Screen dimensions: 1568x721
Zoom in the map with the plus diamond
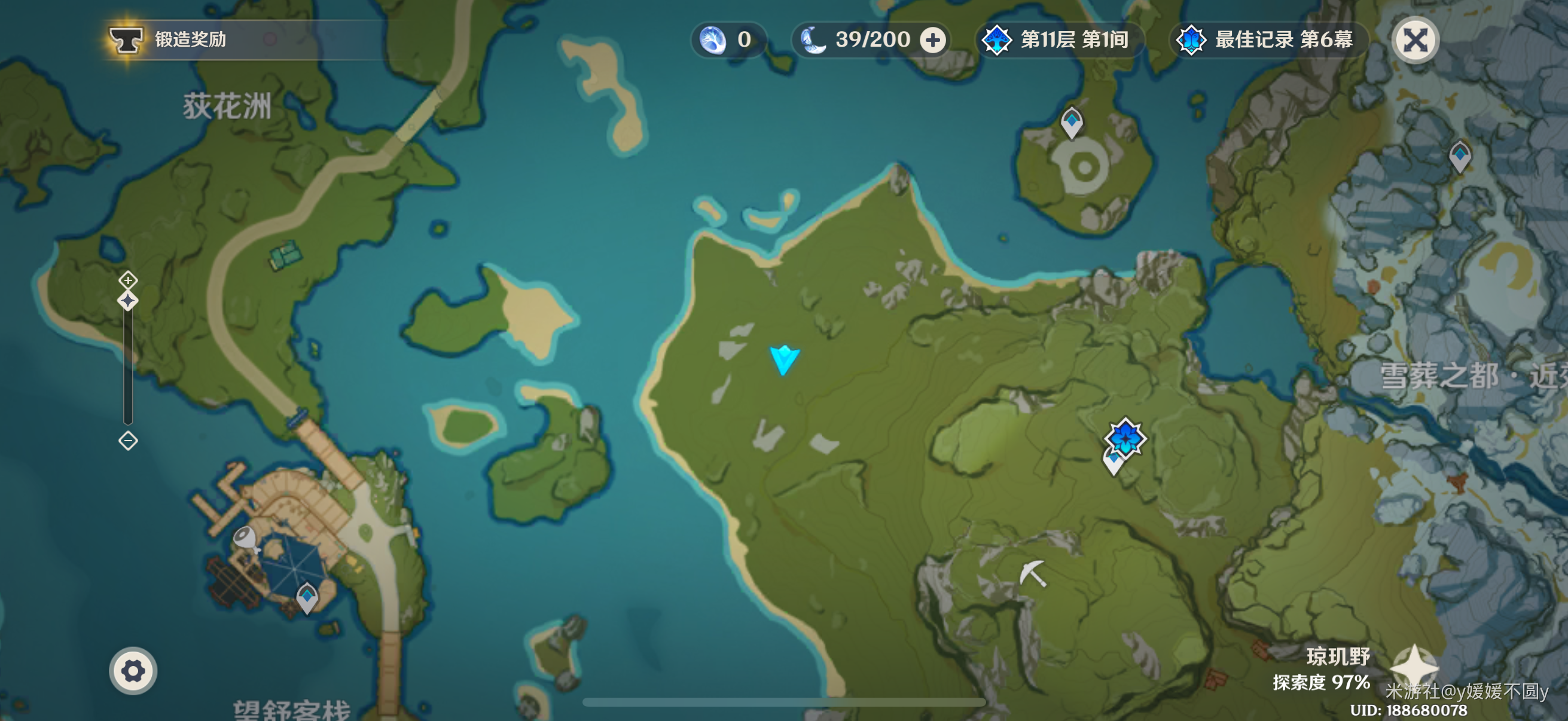(128, 280)
